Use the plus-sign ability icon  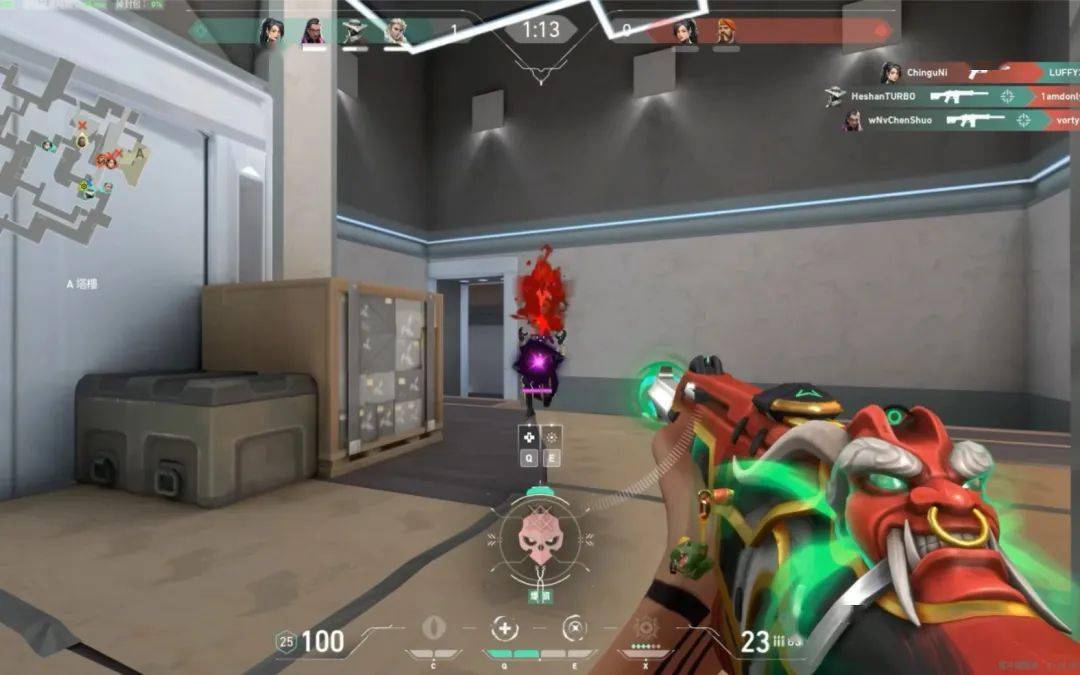tap(505, 628)
